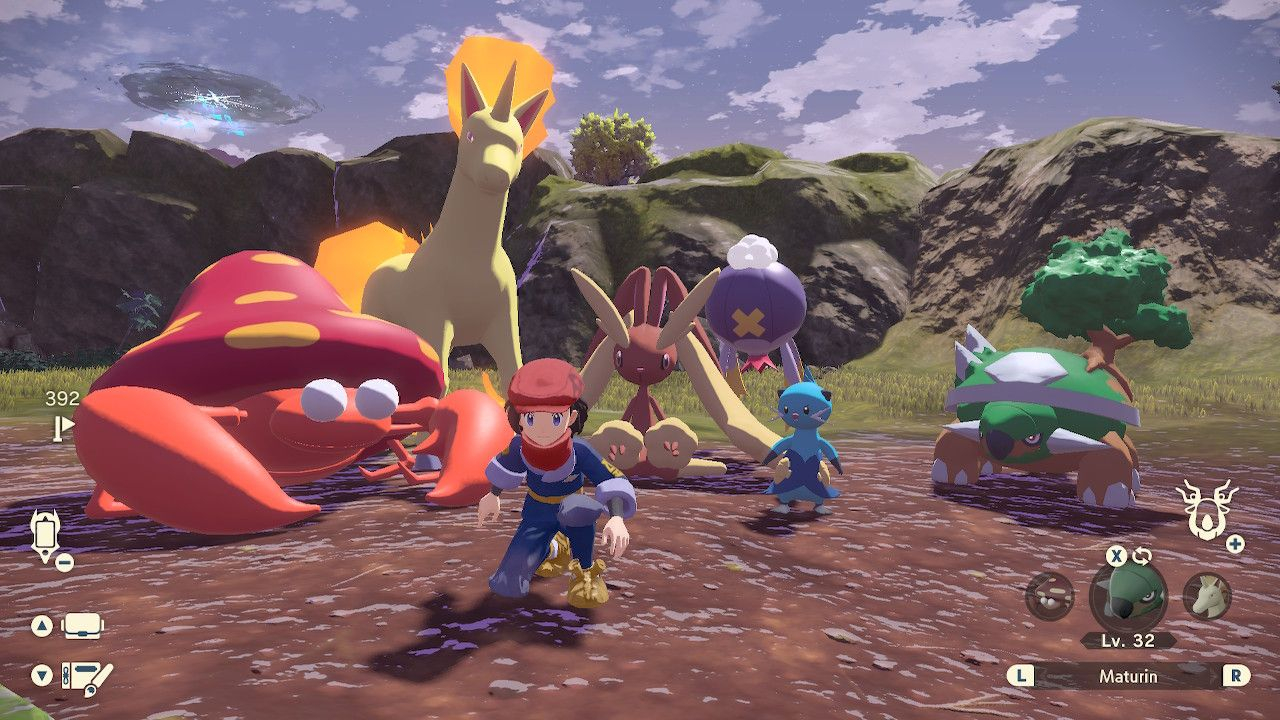Switch to the Parasect party icon
Screen dimensions: 1280x720
[x=1050, y=596]
